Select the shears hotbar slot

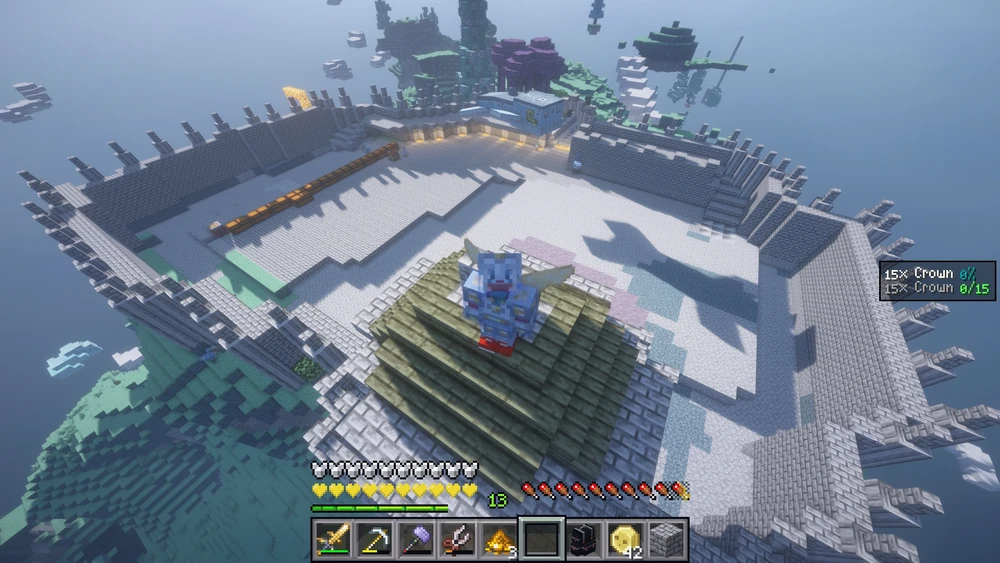click(x=458, y=539)
